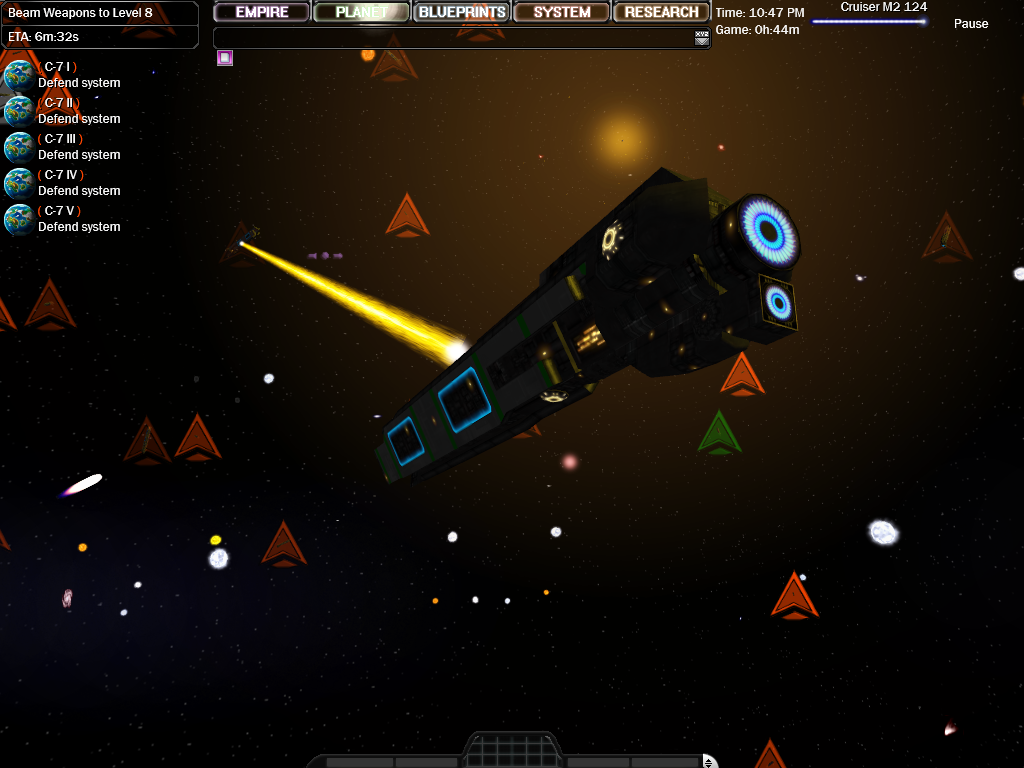The width and height of the screenshot is (1024, 768).
Task: Open the Planet menu
Action: [x=361, y=12]
